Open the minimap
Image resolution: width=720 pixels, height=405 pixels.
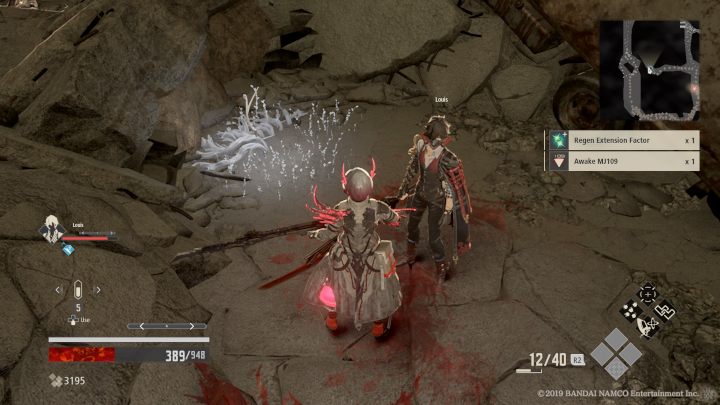648,69
